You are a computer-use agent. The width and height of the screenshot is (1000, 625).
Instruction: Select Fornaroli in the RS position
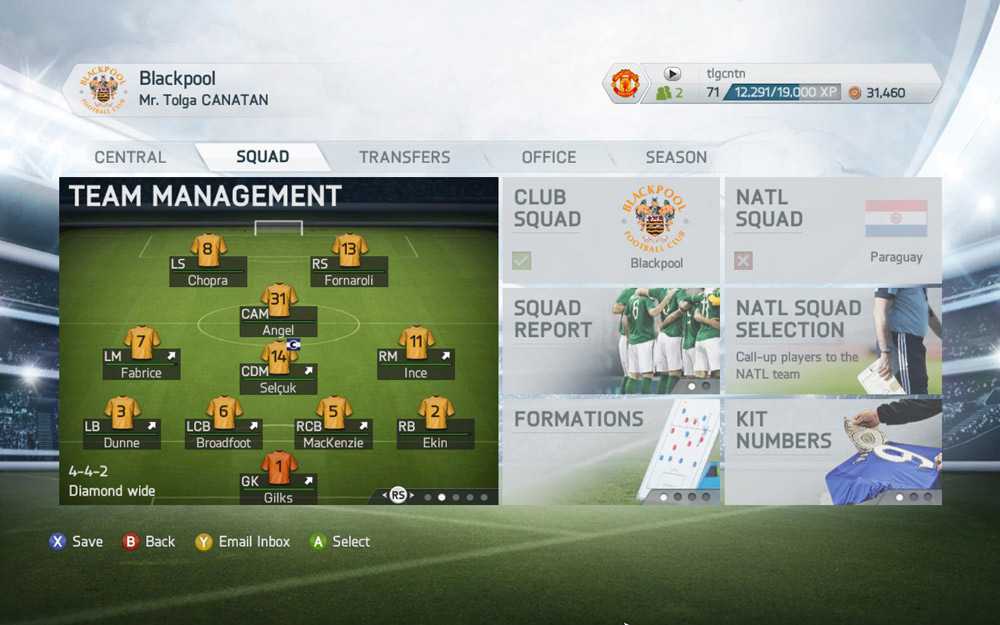(x=349, y=250)
